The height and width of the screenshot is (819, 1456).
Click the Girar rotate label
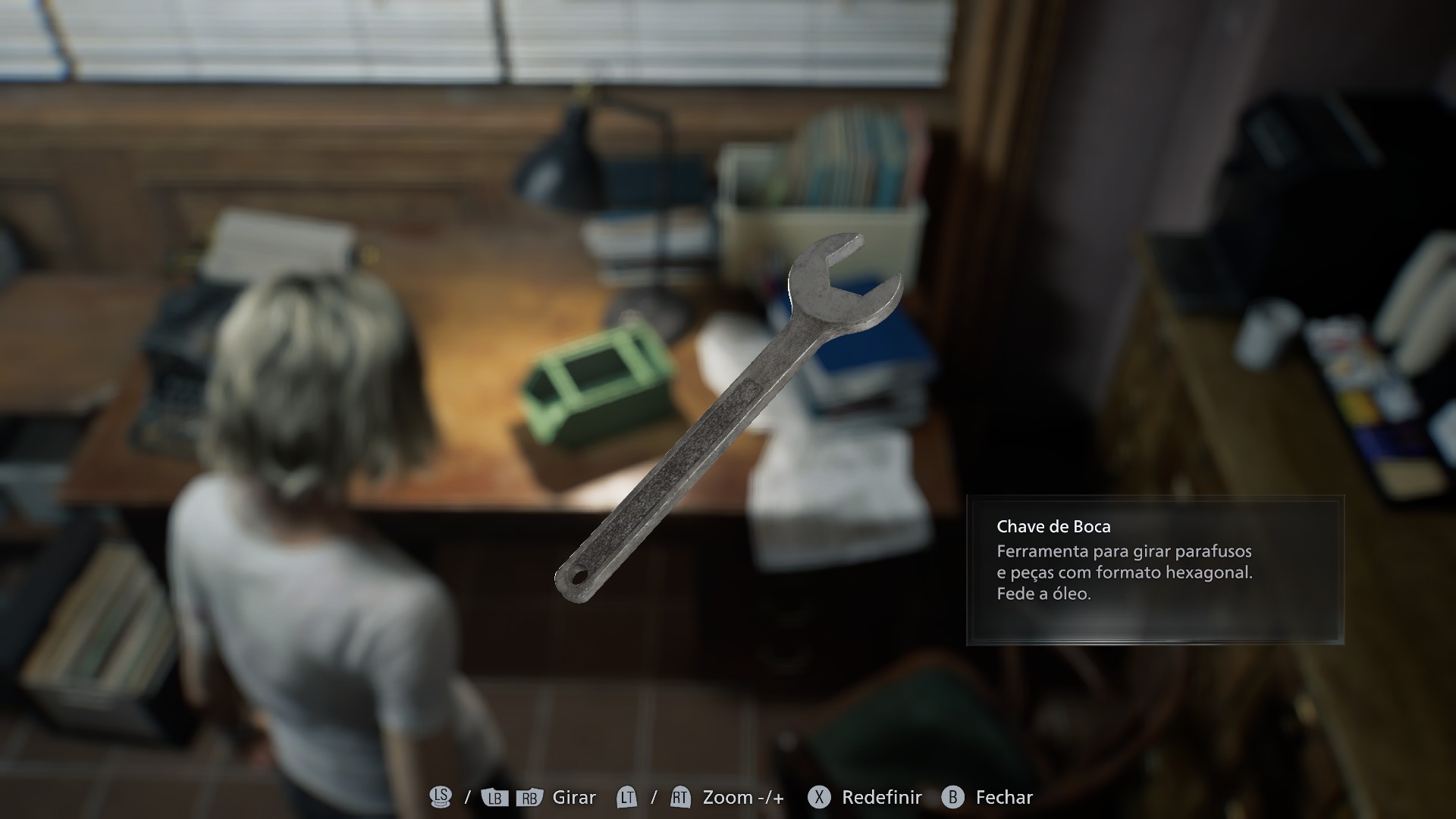[x=574, y=797]
